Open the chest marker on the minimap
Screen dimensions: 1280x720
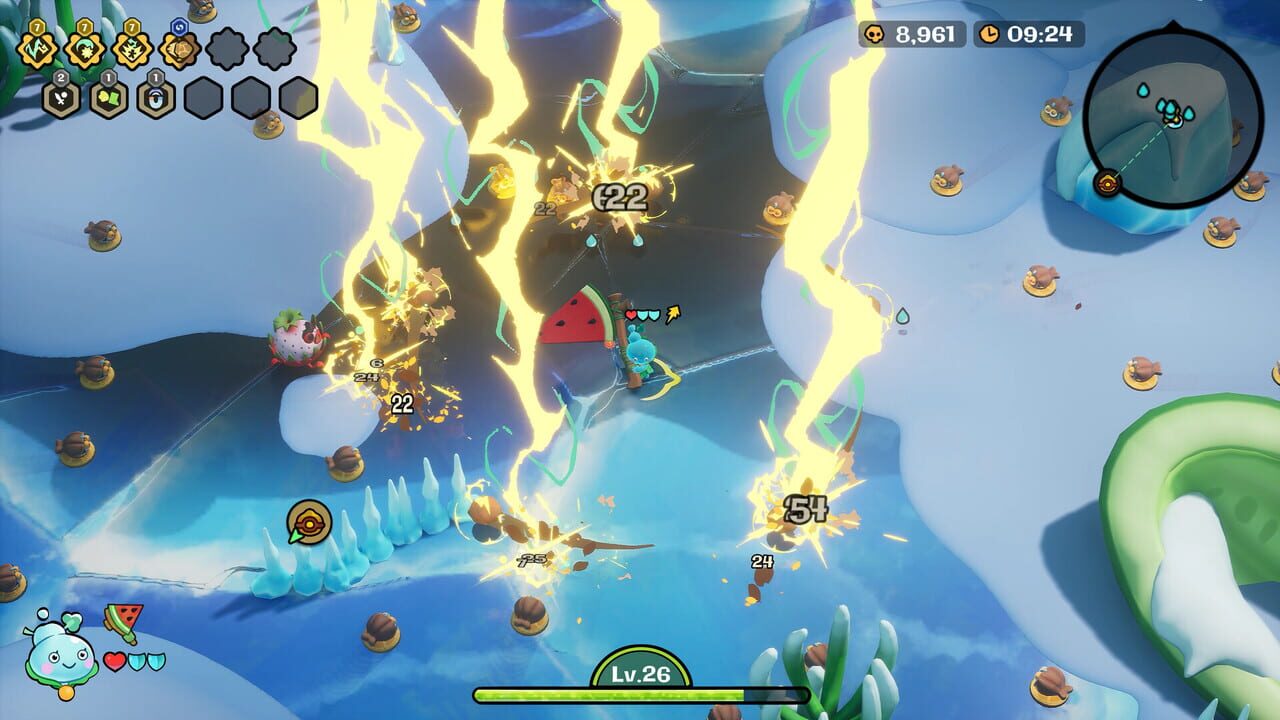tap(1107, 183)
